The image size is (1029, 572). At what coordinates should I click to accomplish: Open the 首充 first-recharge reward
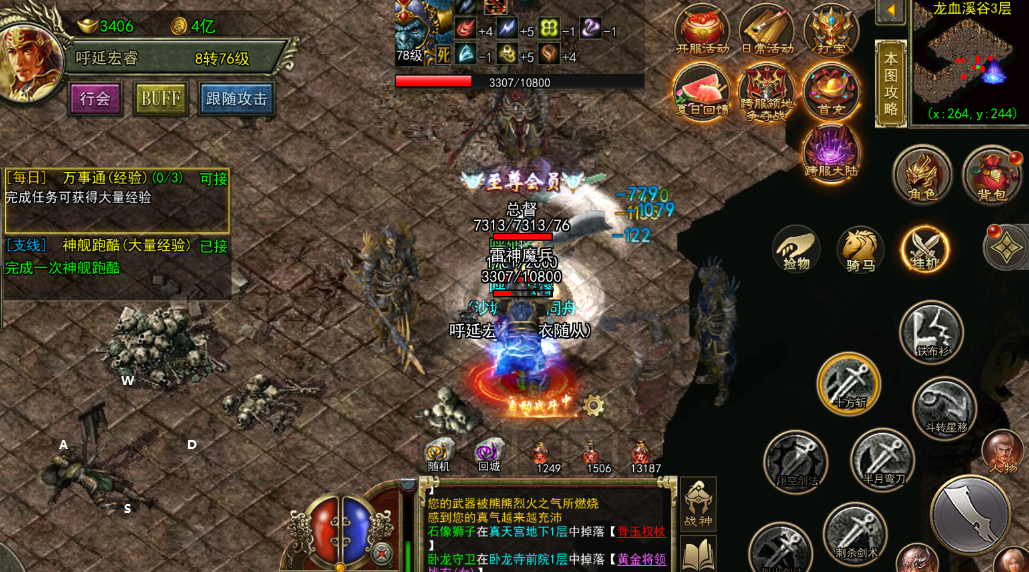831,92
